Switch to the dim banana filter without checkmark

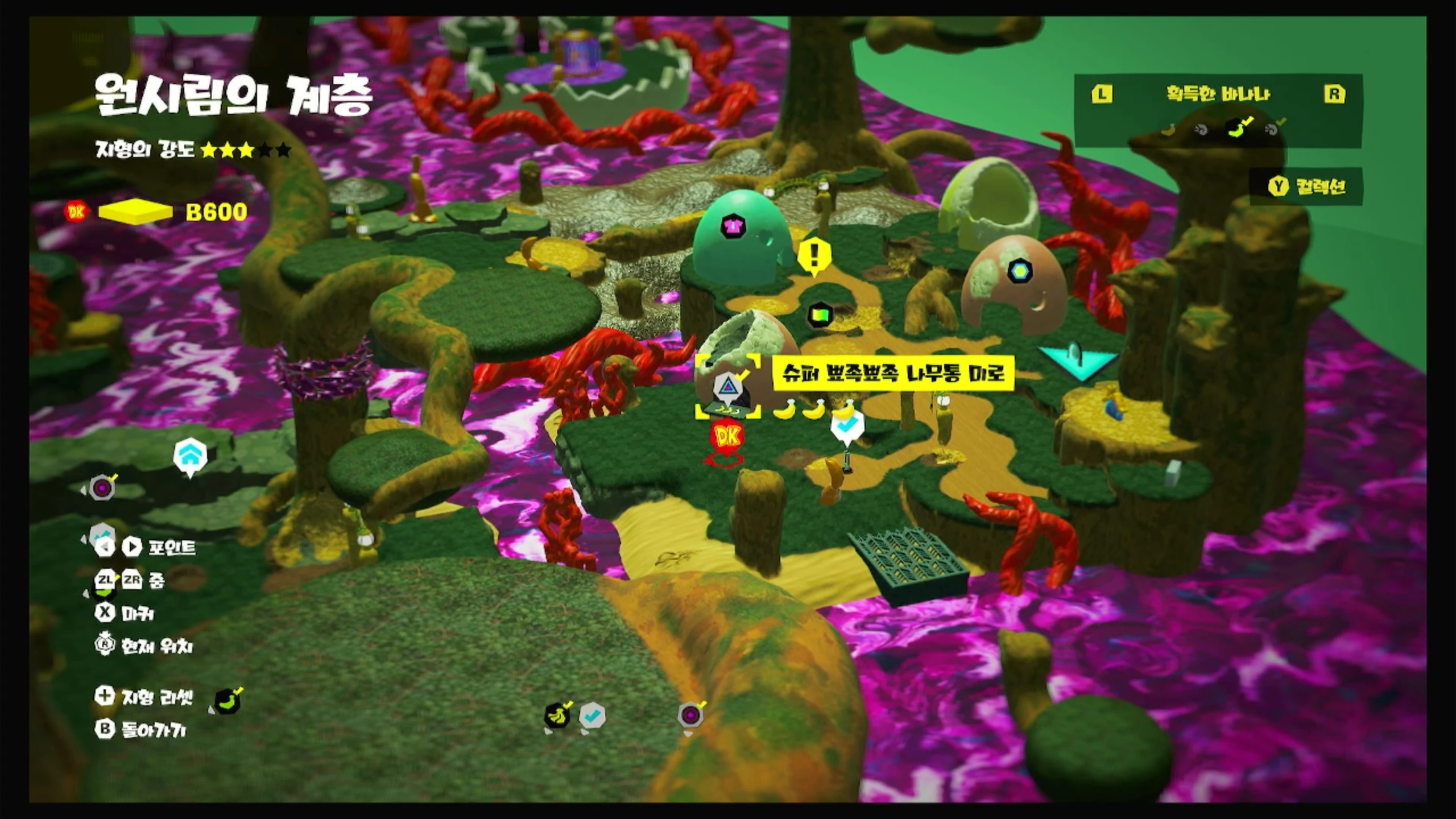(x=1168, y=130)
